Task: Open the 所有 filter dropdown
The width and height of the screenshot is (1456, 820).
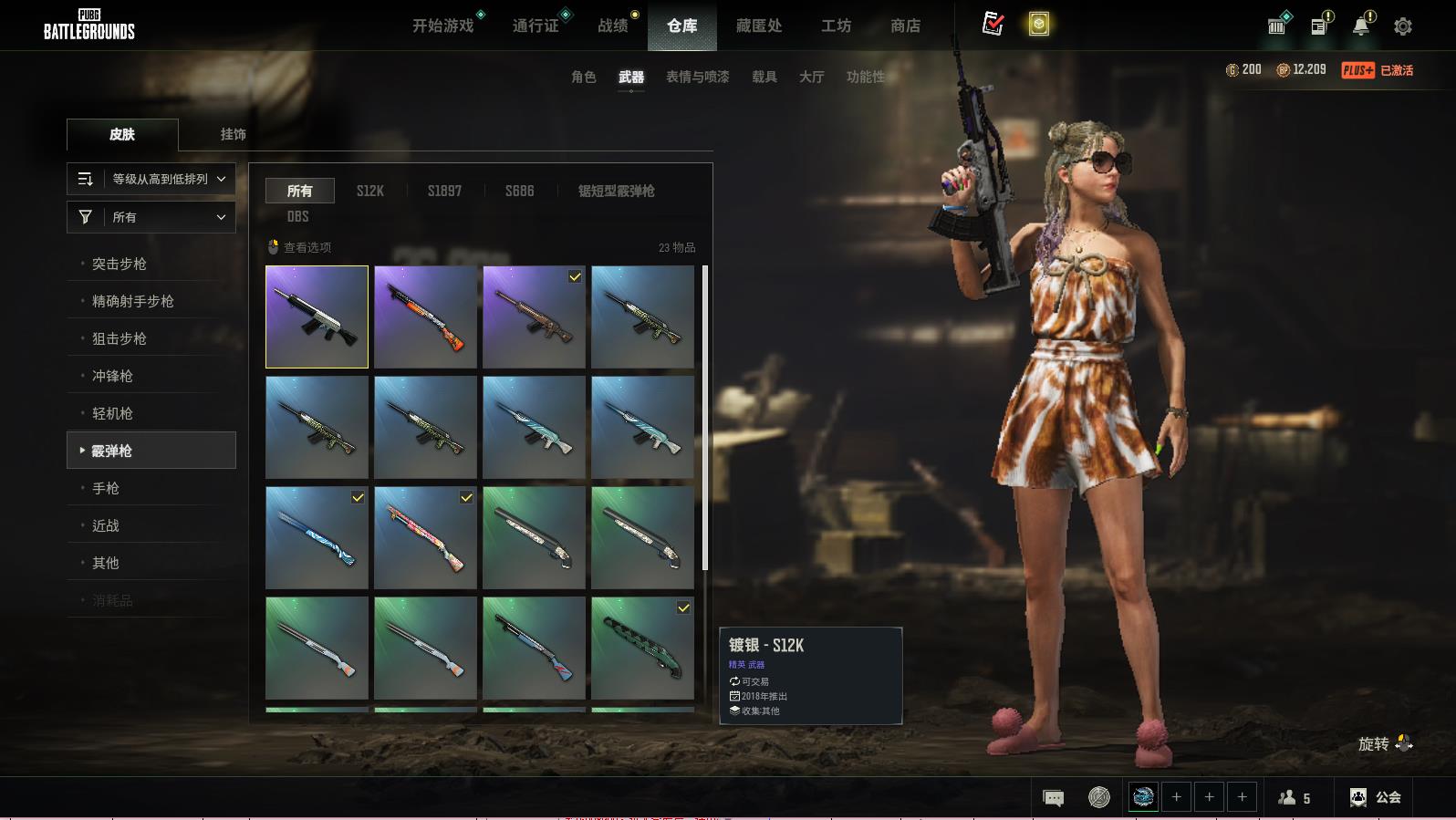Action: coord(151,217)
